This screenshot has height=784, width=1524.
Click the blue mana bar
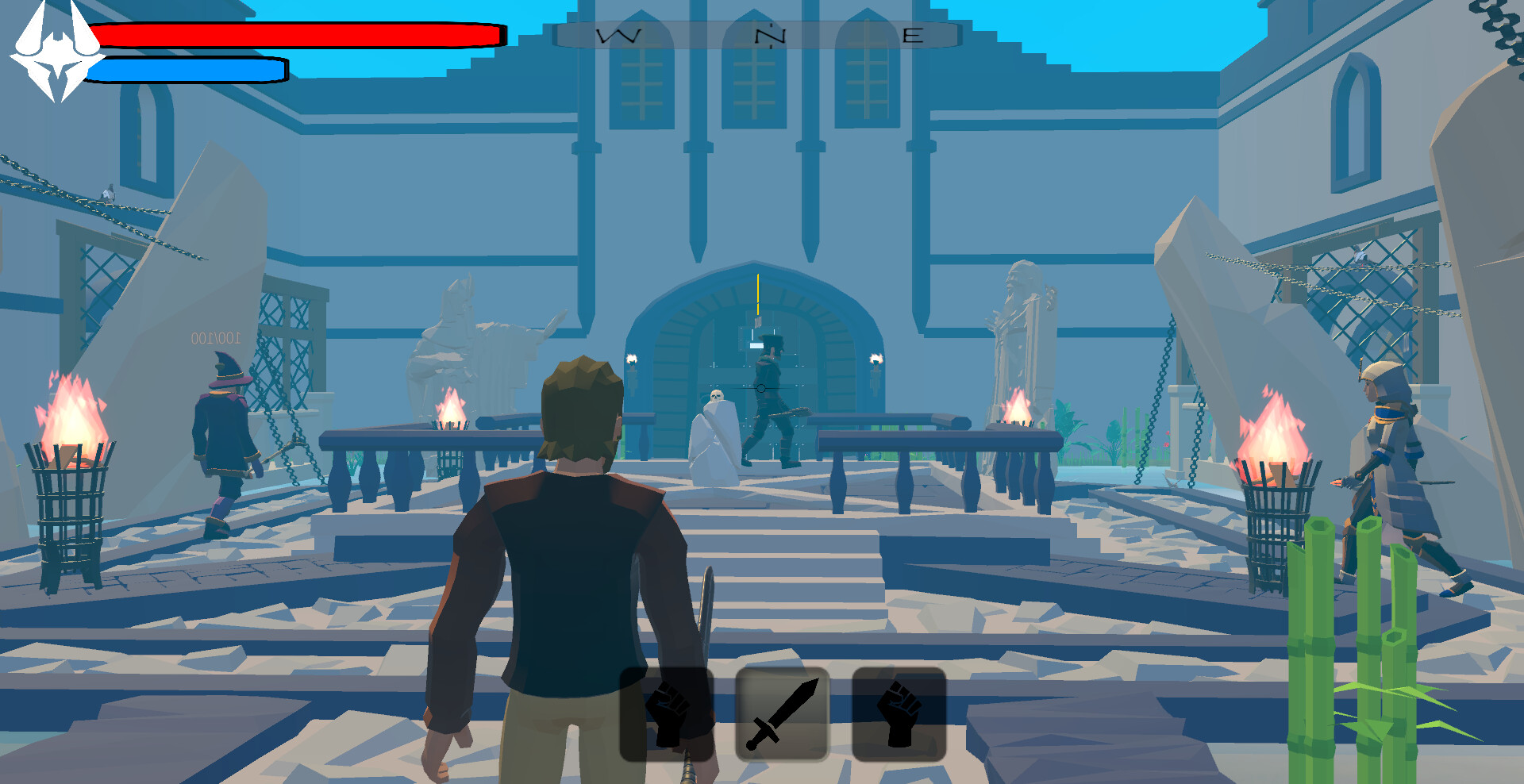pos(187,71)
